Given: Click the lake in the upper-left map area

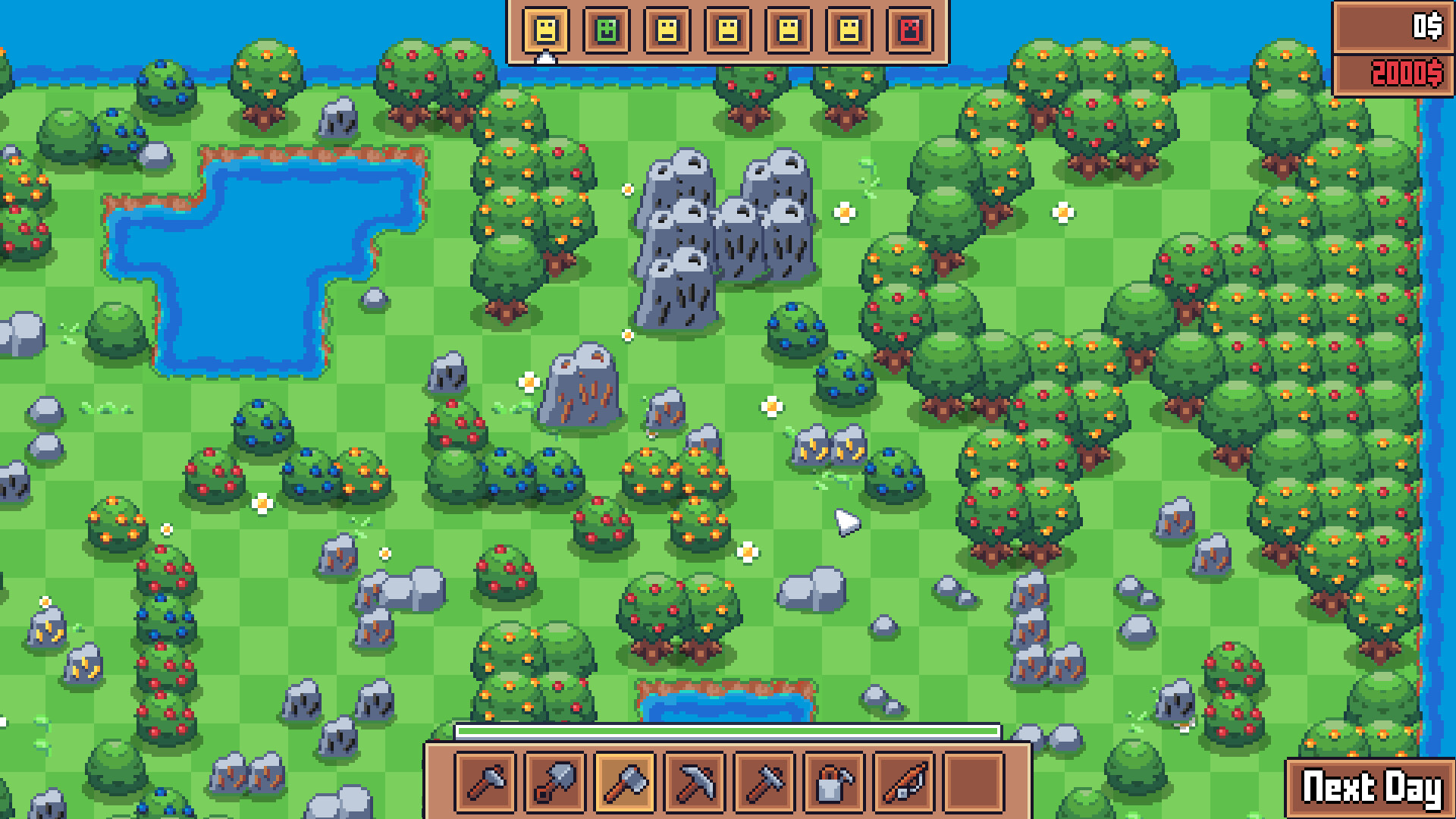Looking at the screenshot, I should pos(250,258).
